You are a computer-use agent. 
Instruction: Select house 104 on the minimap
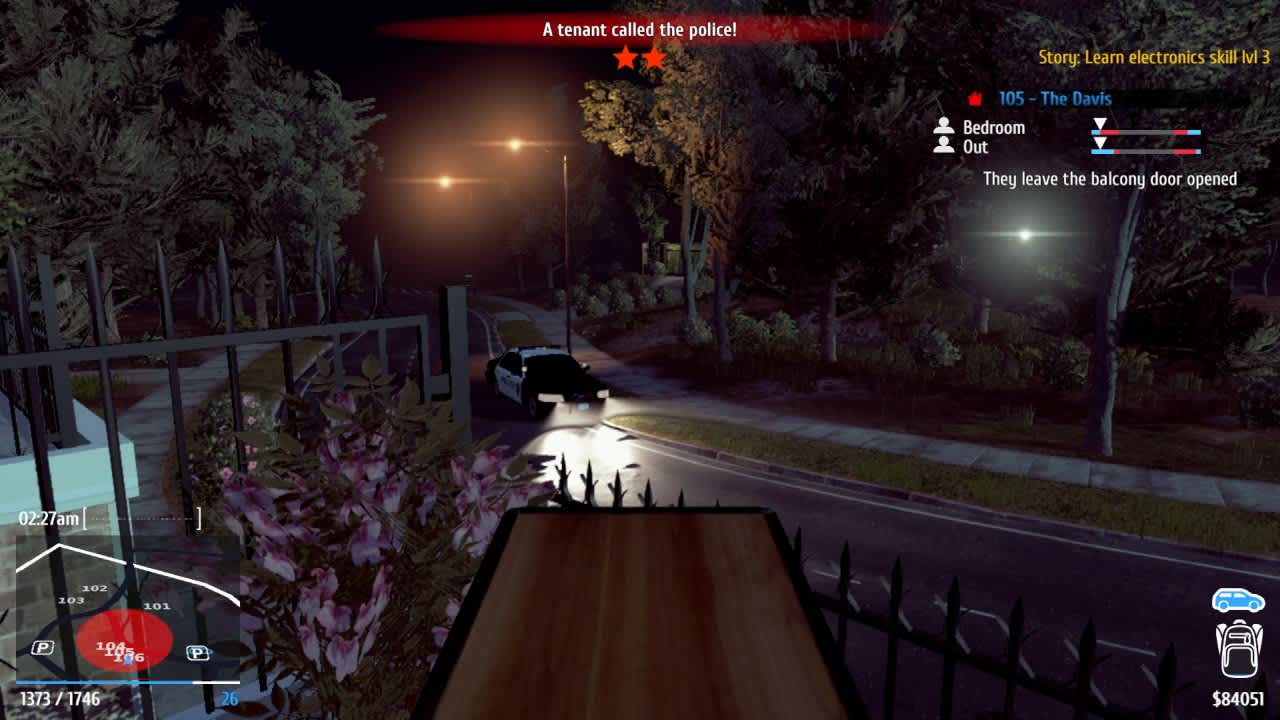(x=109, y=646)
